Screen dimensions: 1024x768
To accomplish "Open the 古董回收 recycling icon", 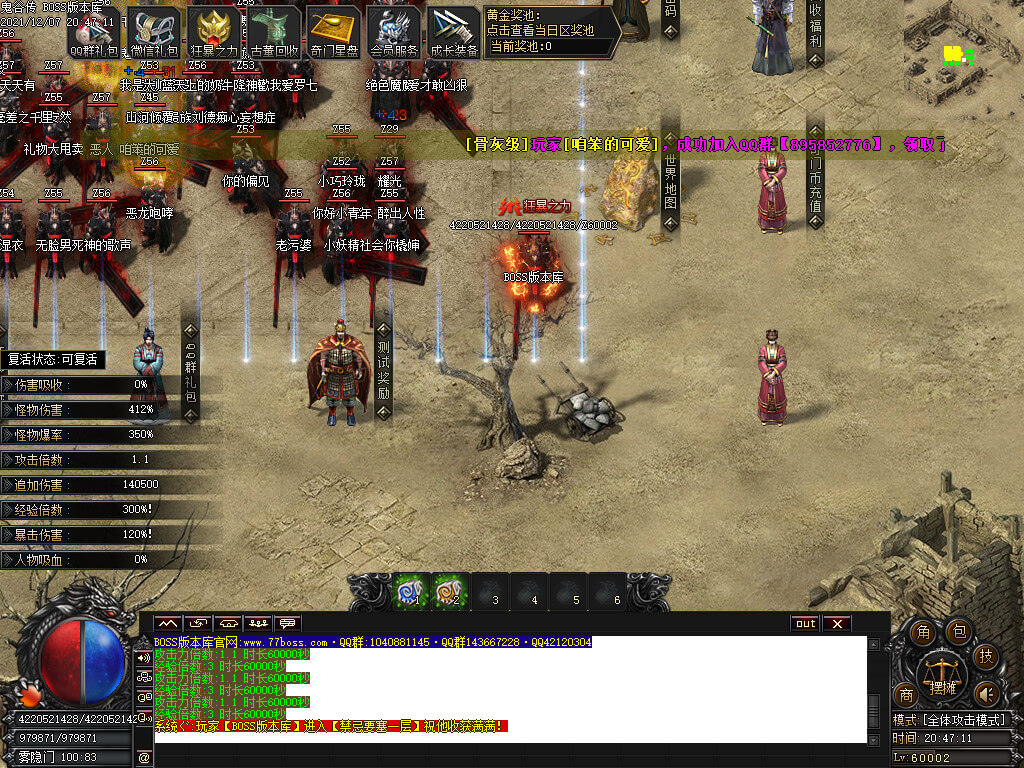I will [274, 30].
